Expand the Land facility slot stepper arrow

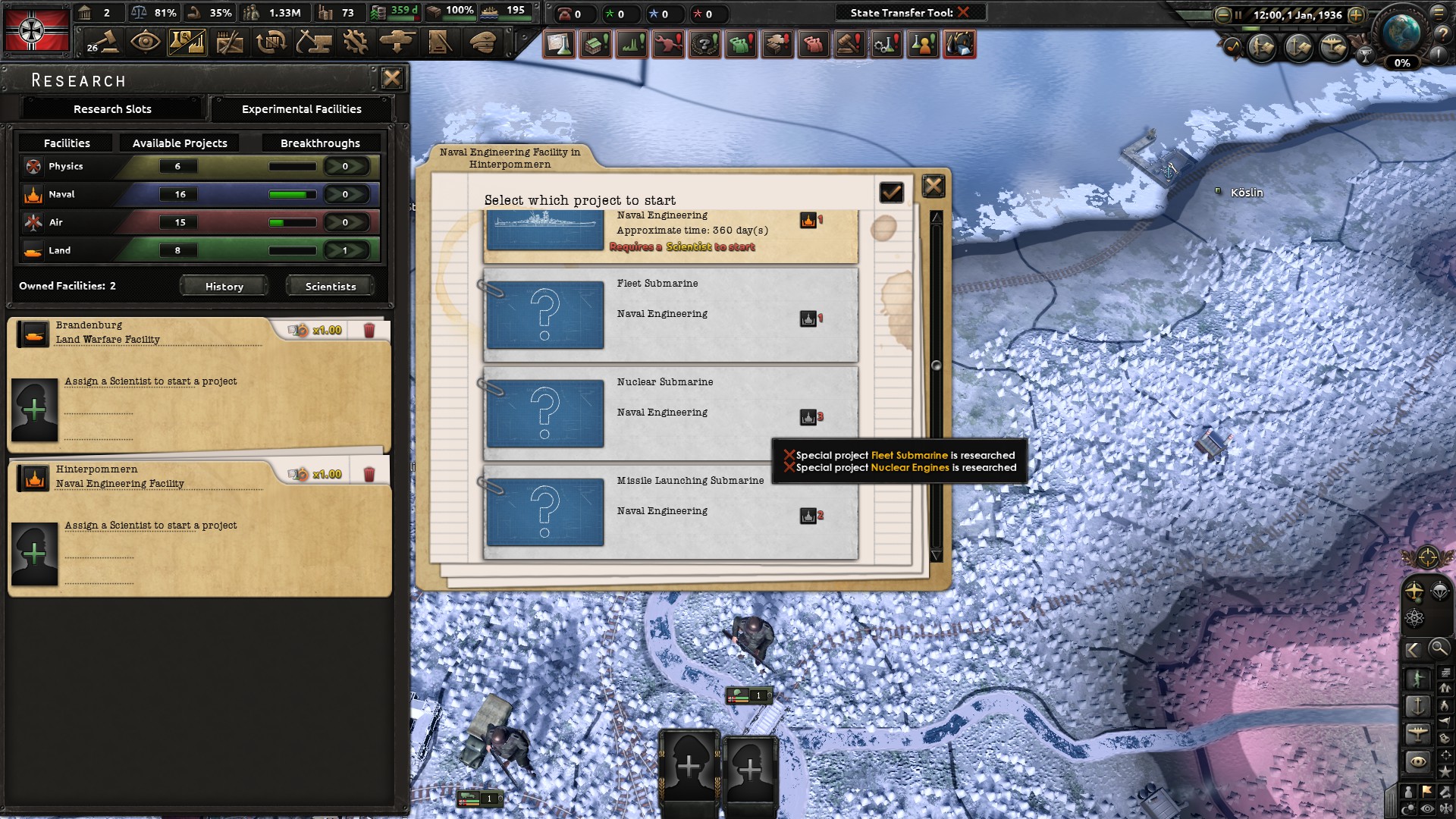[x=347, y=249]
